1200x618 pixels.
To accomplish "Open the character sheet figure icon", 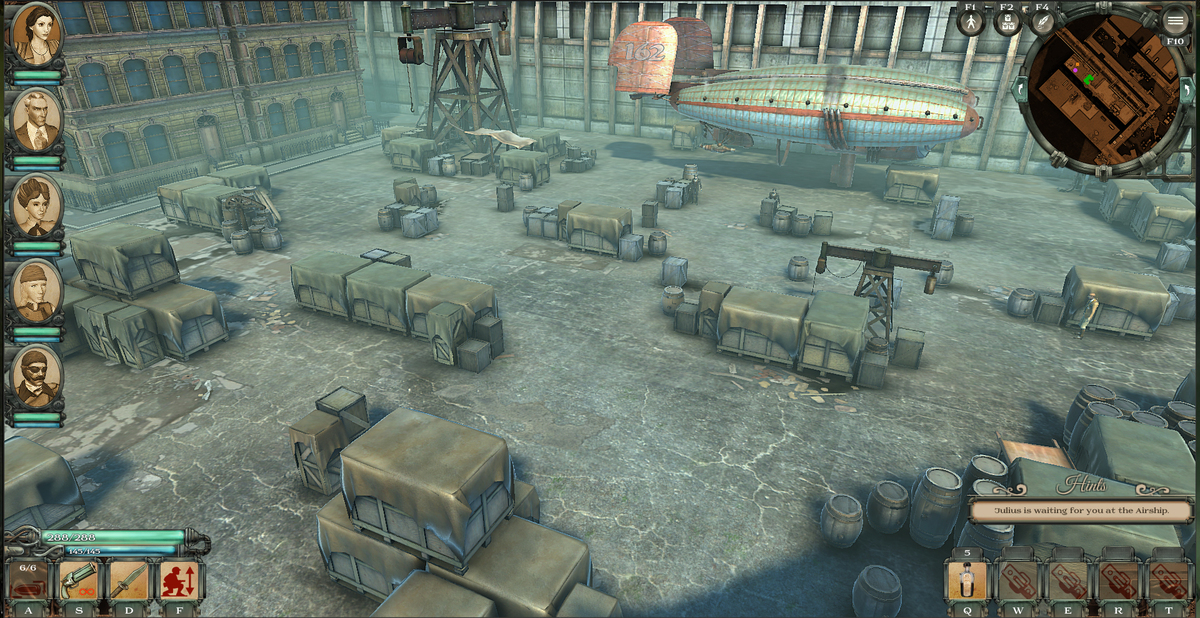I will pyautogui.click(x=971, y=22).
